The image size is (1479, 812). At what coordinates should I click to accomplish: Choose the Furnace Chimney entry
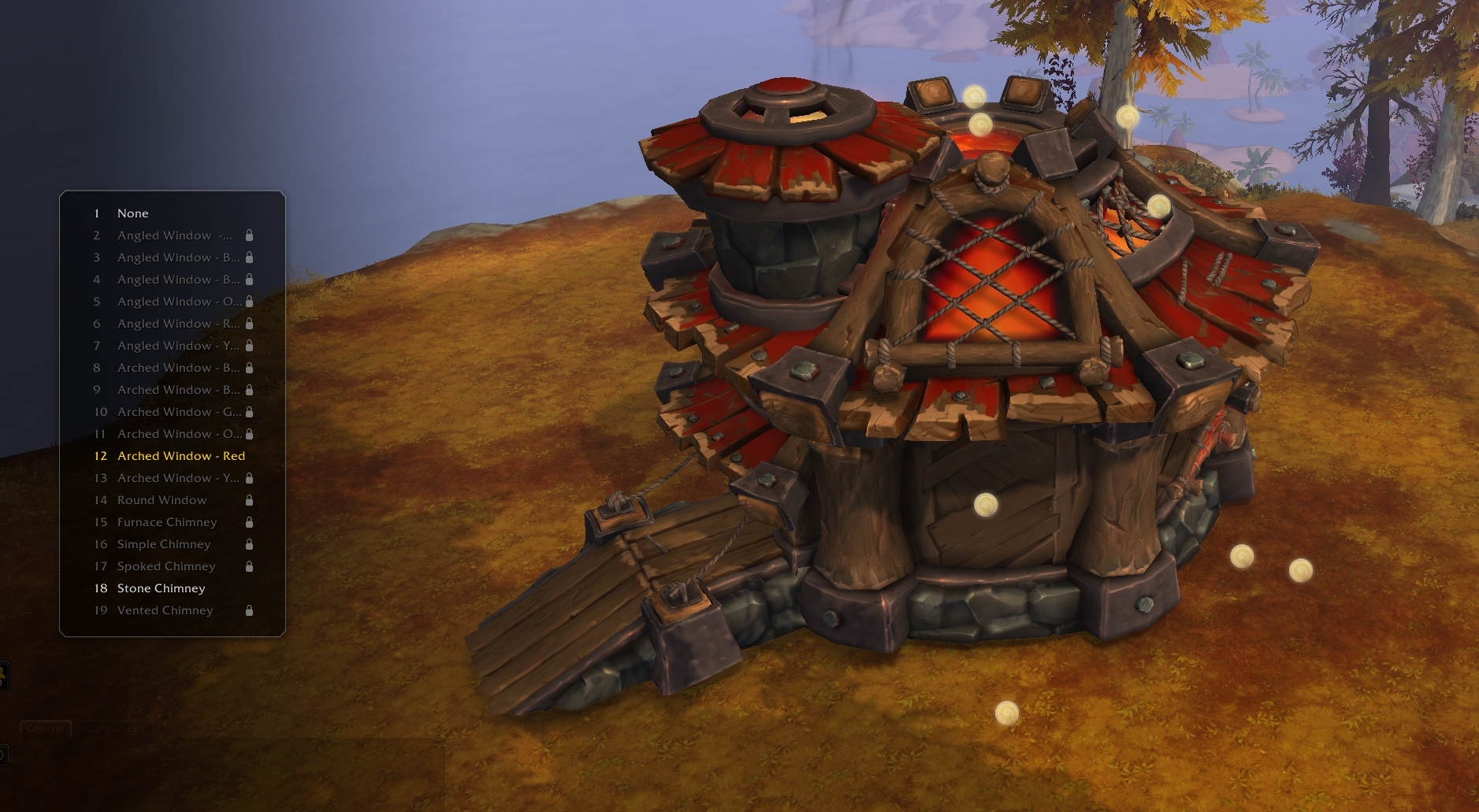(x=167, y=522)
